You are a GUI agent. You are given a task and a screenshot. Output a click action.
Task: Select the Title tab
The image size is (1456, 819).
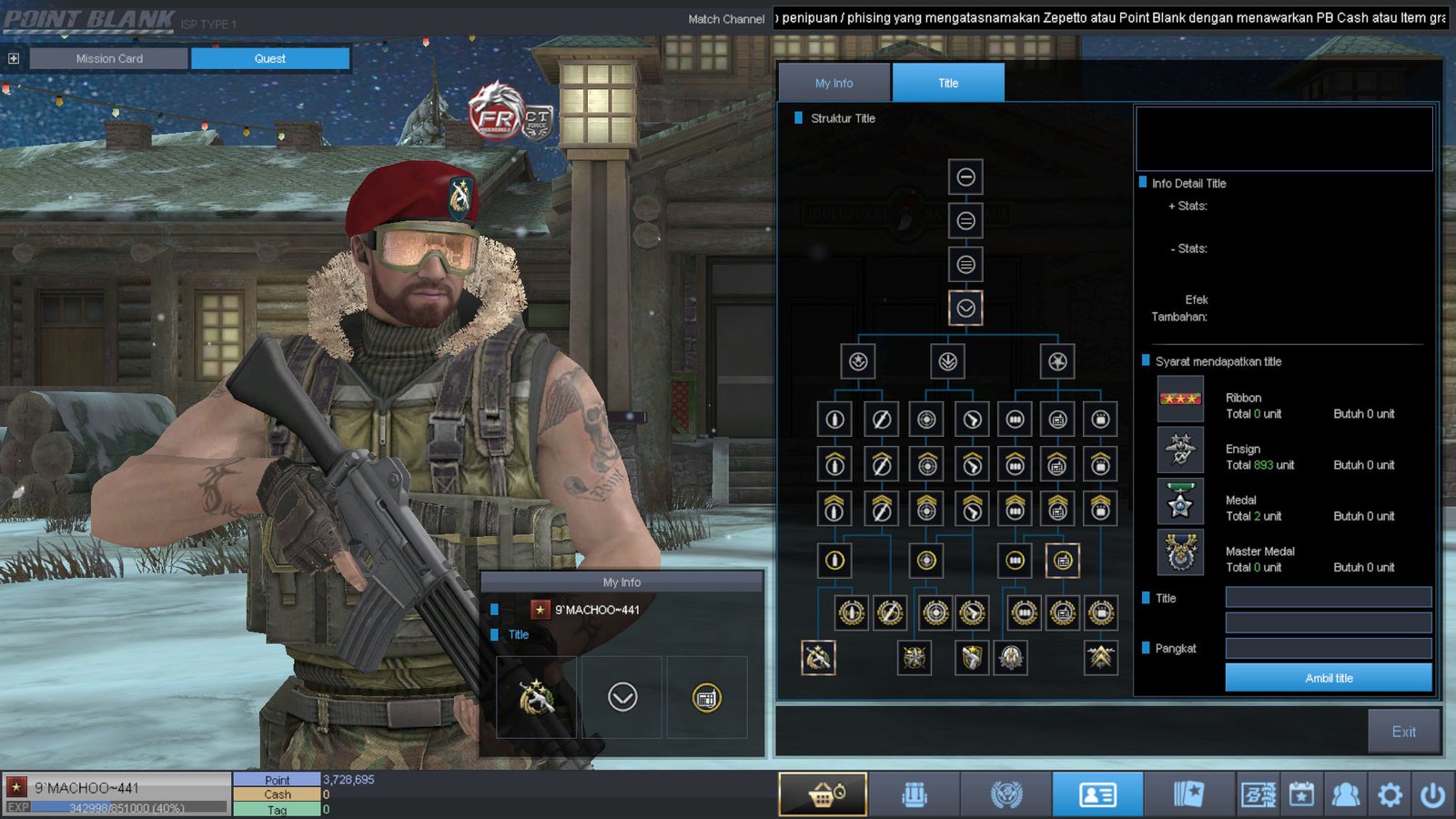pyautogui.click(x=948, y=83)
